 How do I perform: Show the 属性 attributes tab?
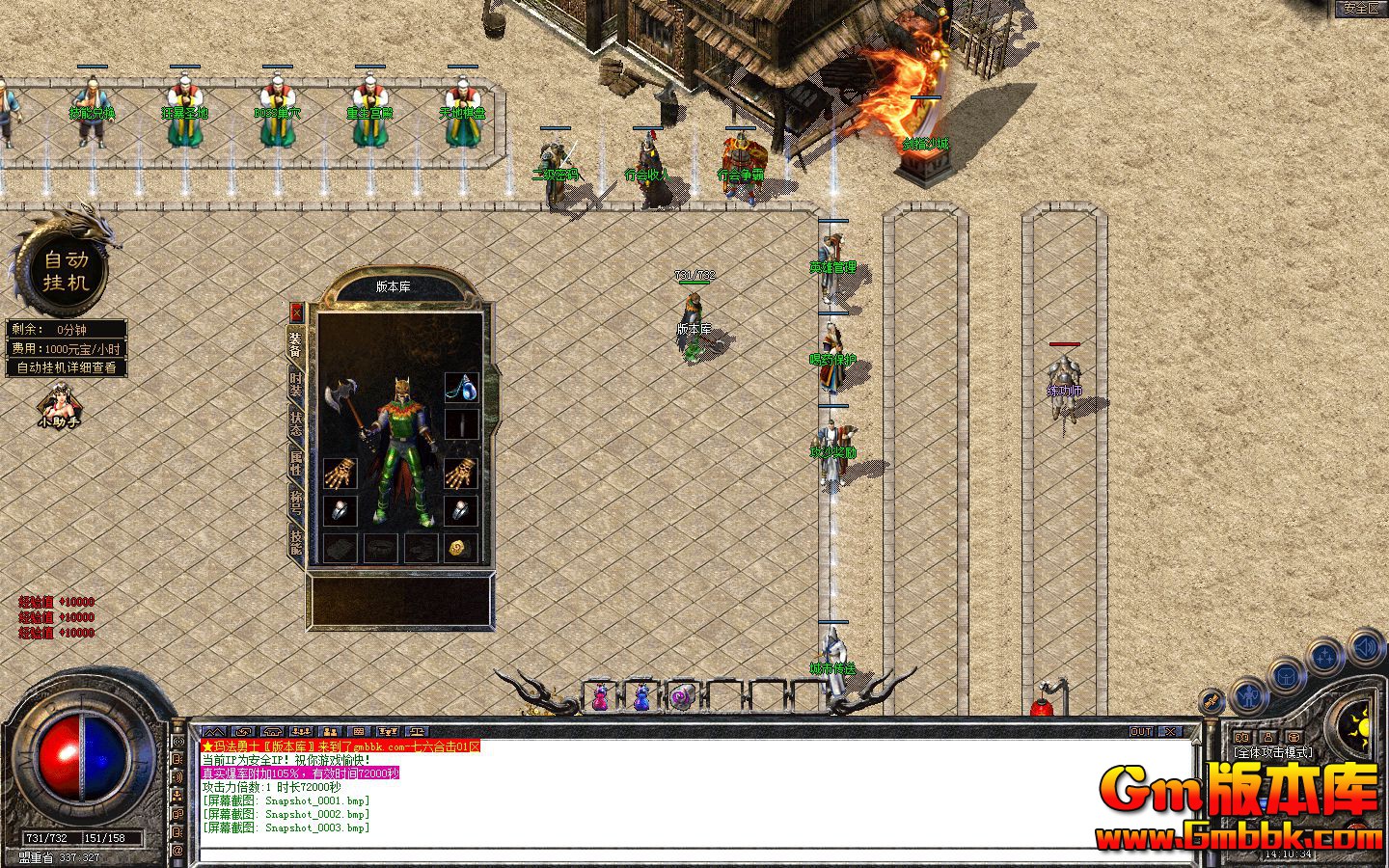click(296, 463)
